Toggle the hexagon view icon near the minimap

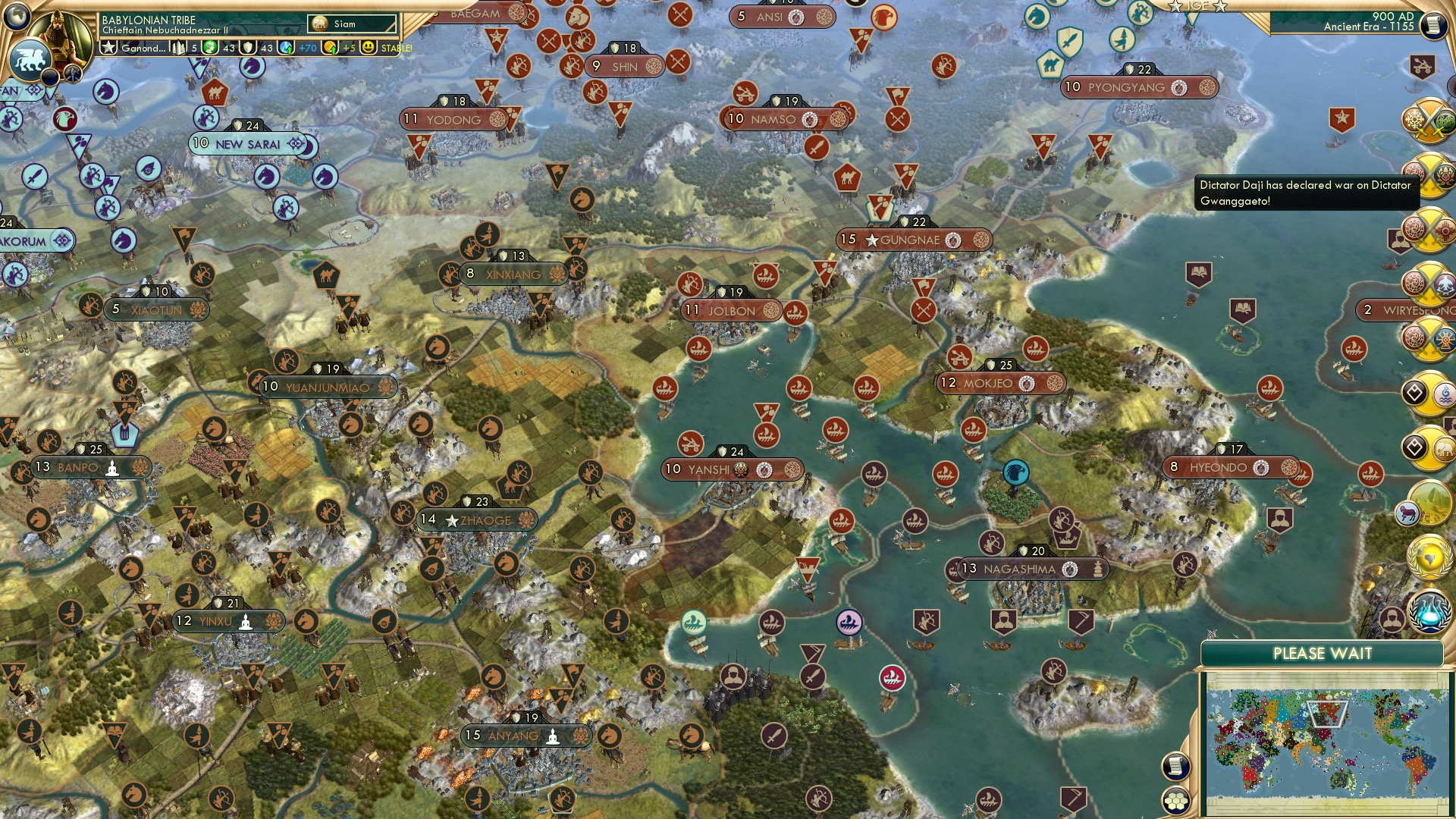pyautogui.click(x=1176, y=799)
